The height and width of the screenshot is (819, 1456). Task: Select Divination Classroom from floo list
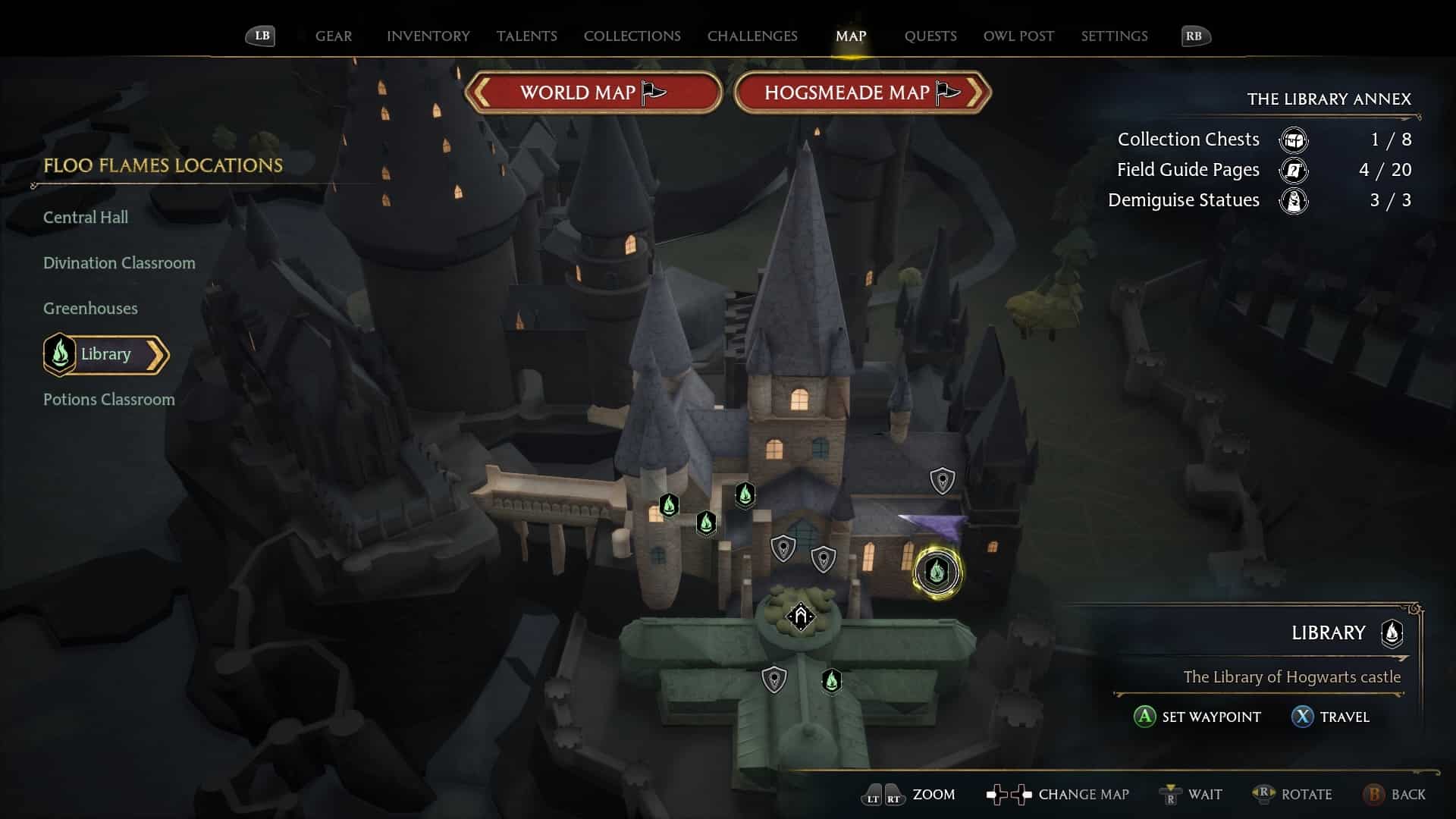(119, 263)
